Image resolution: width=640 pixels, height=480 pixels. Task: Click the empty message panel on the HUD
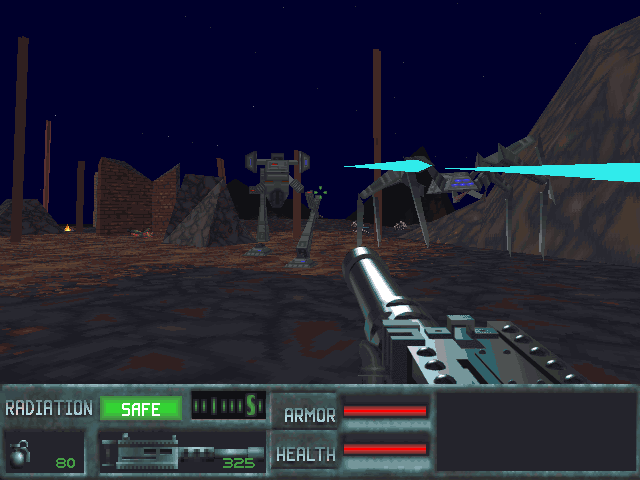click(536, 431)
